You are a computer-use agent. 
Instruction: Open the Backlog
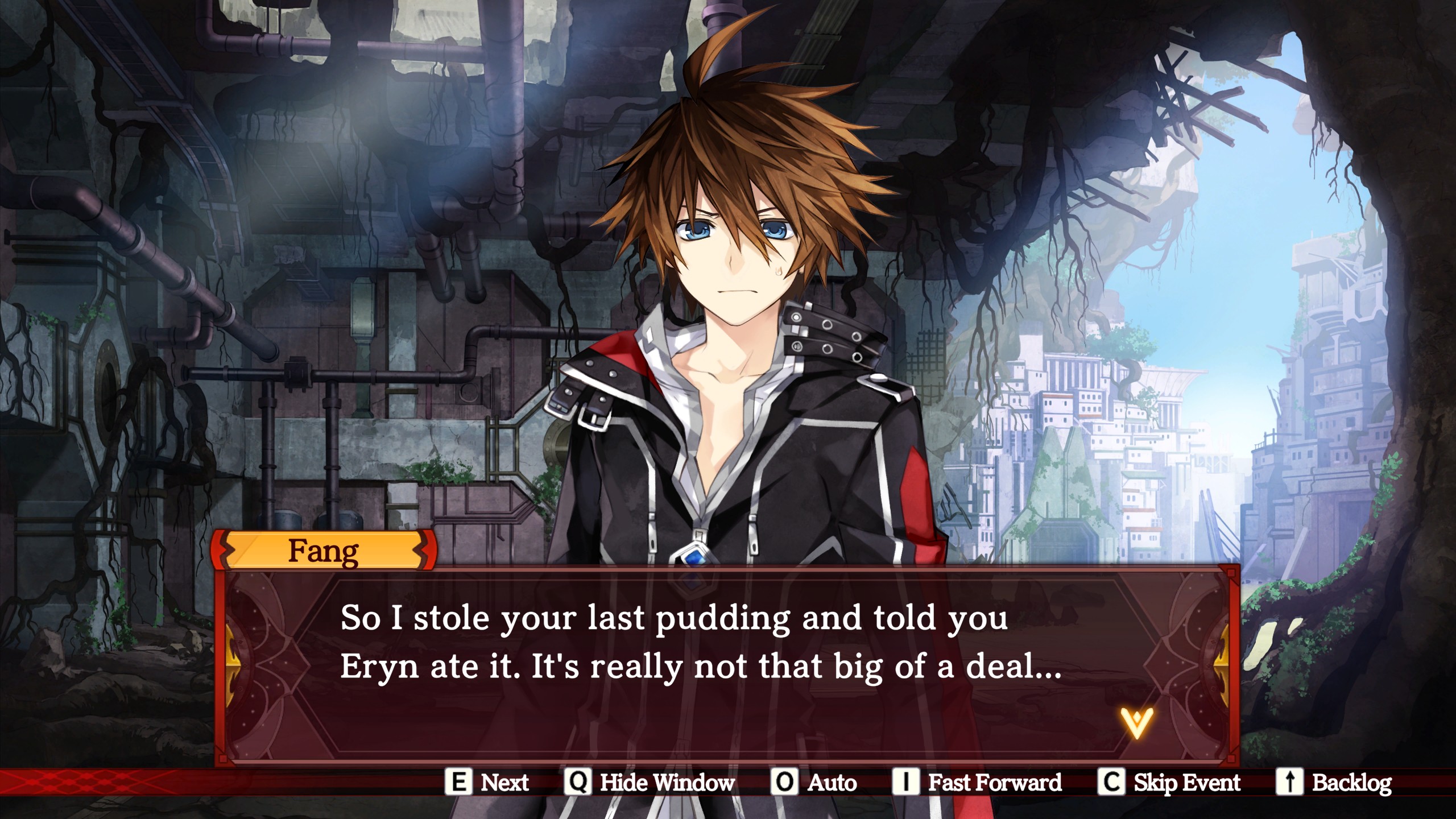click(x=1334, y=783)
